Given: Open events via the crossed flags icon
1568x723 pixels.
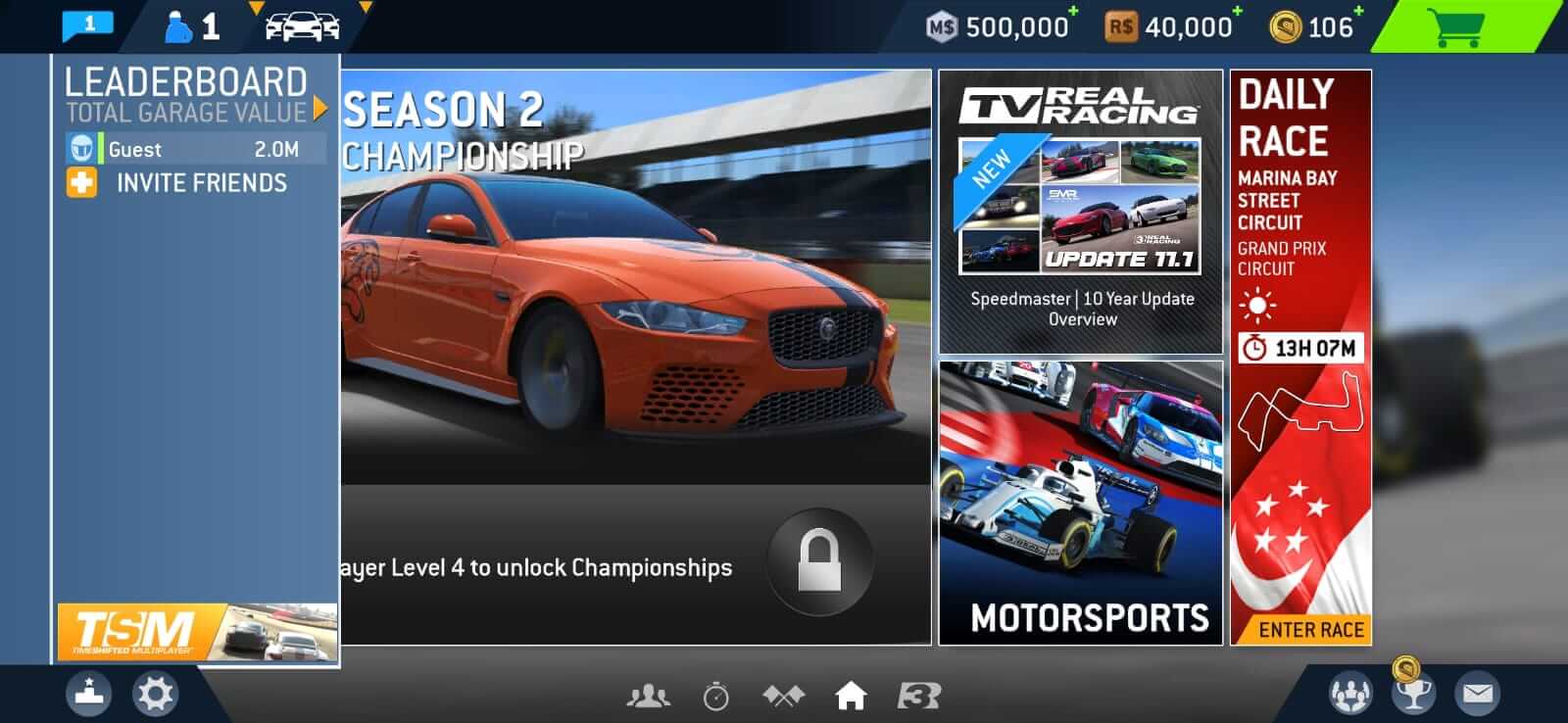Looking at the screenshot, I should (783, 696).
